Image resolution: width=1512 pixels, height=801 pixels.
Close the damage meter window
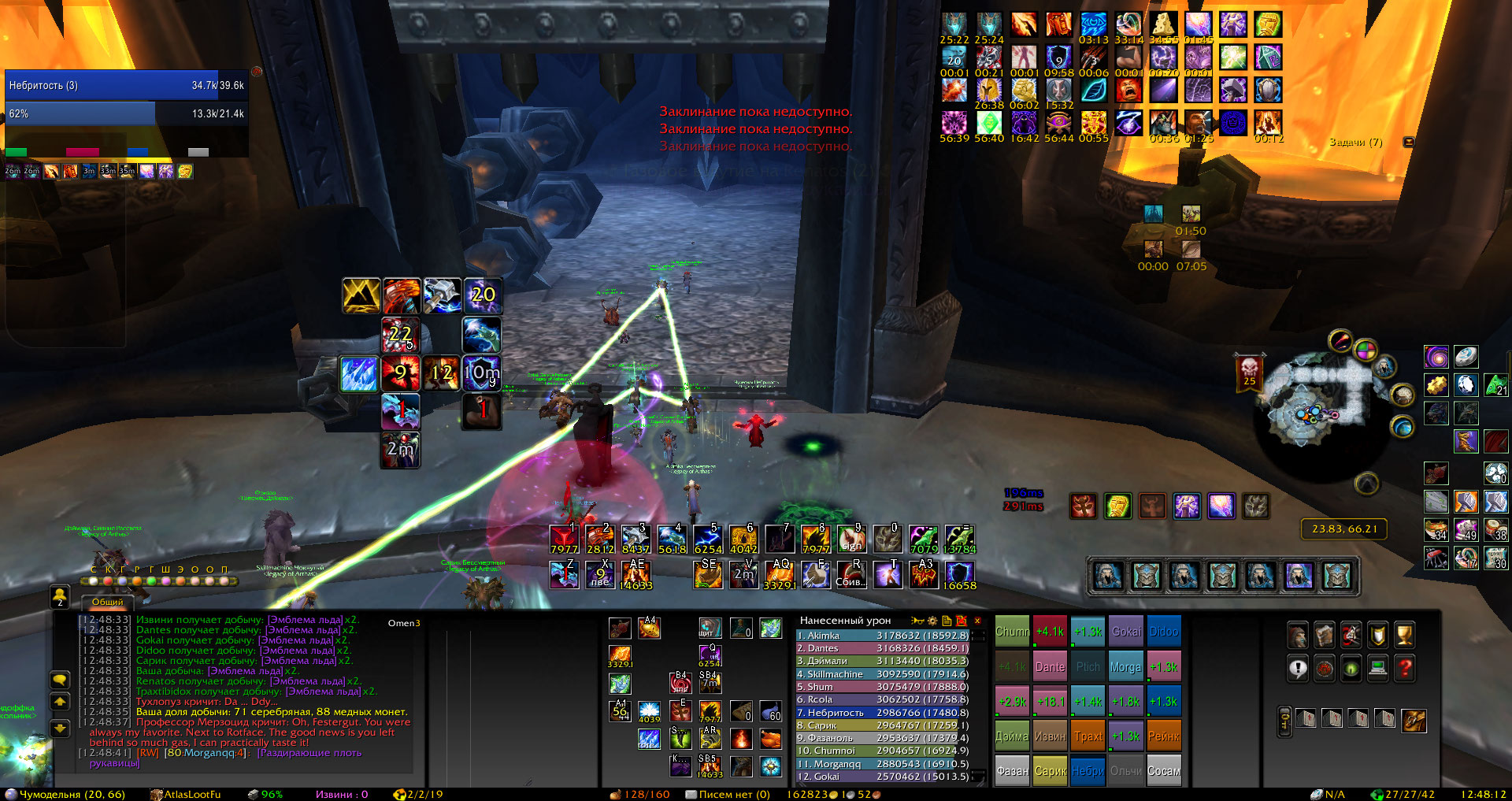pos(977,621)
